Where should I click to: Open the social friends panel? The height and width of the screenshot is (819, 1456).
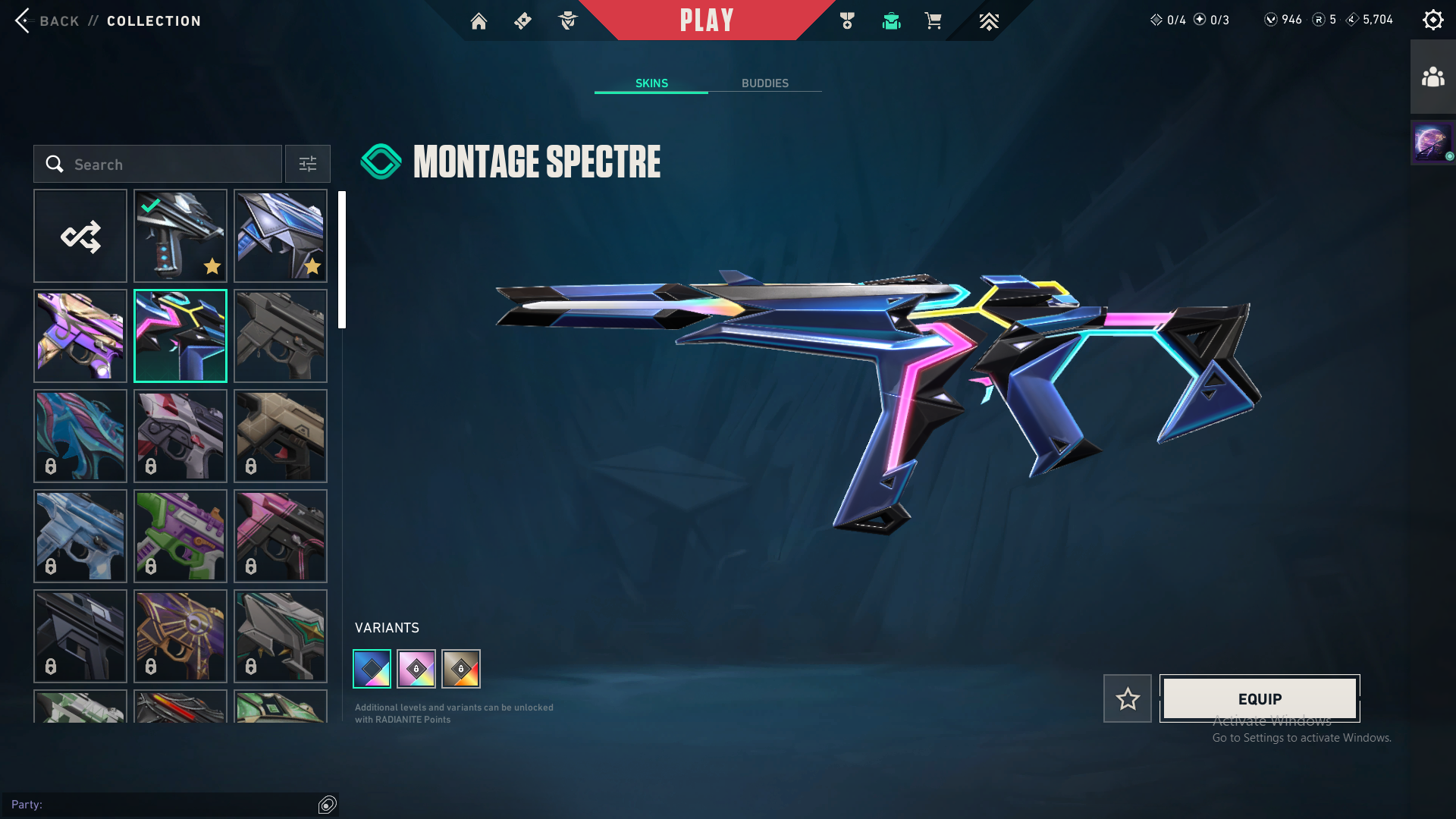(x=1432, y=77)
